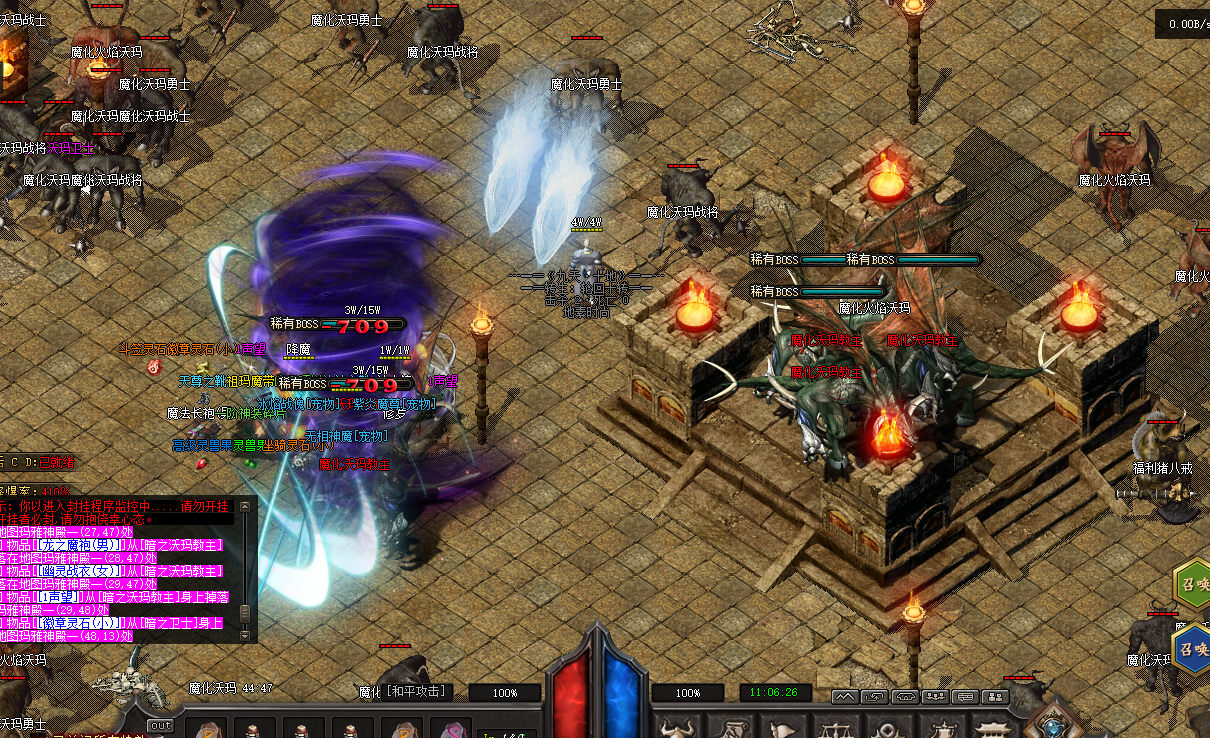The image size is (1210, 738).
Task: Click the phone-shaped small toolbar button
Action: (905, 696)
